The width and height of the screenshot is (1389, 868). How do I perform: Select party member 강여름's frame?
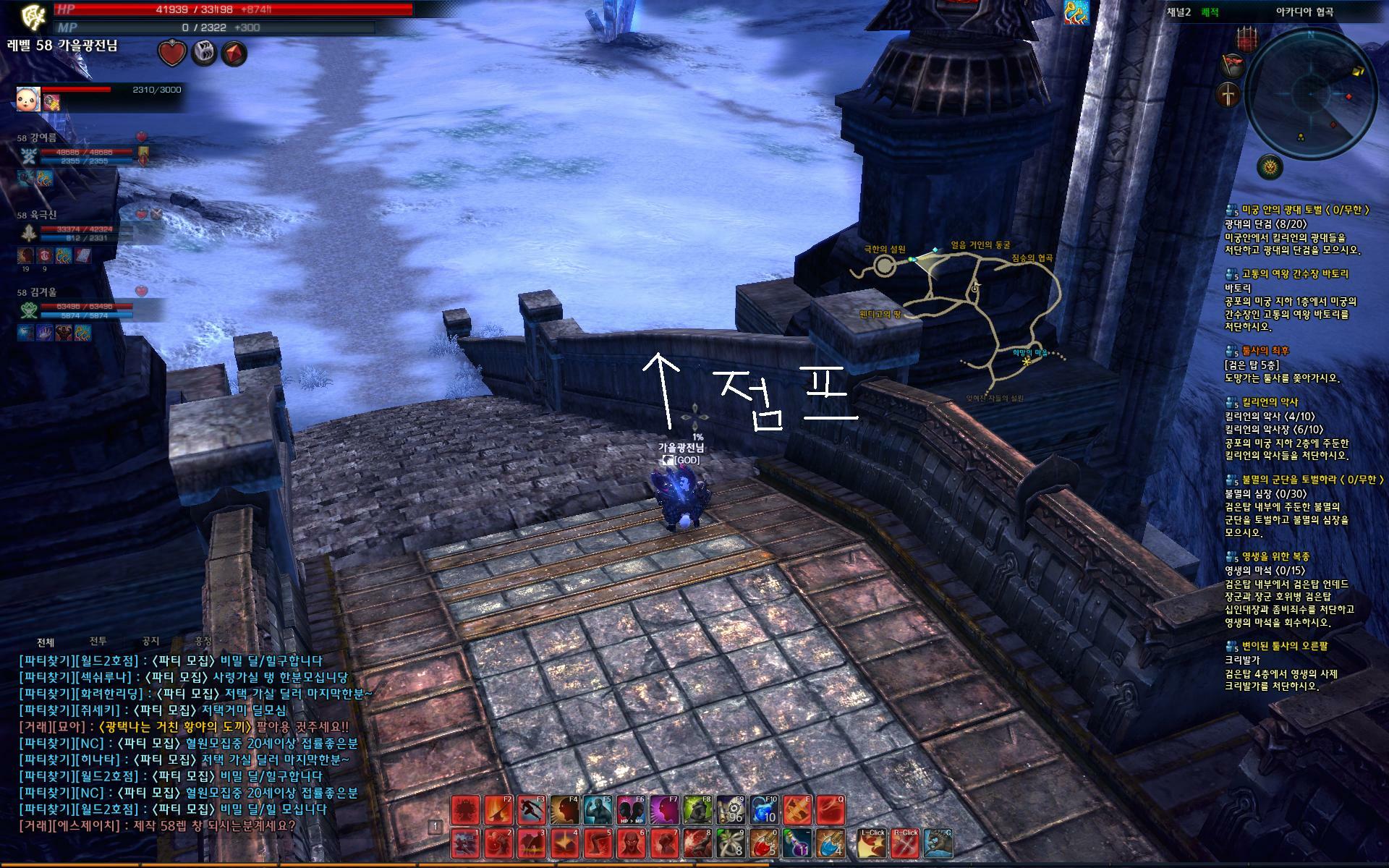click(80, 155)
